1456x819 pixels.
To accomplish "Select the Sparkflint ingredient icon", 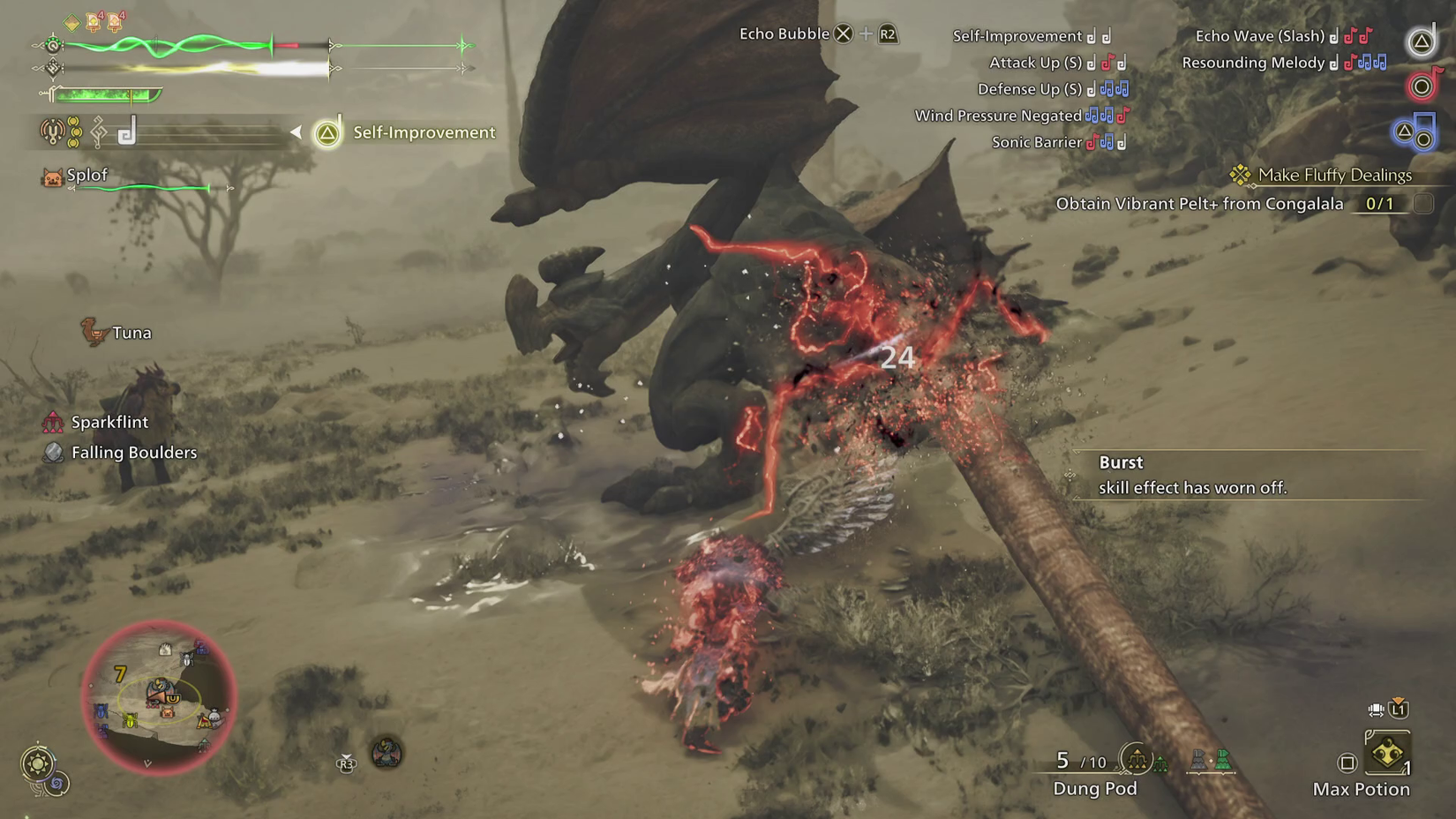I will (x=51, y=422).
